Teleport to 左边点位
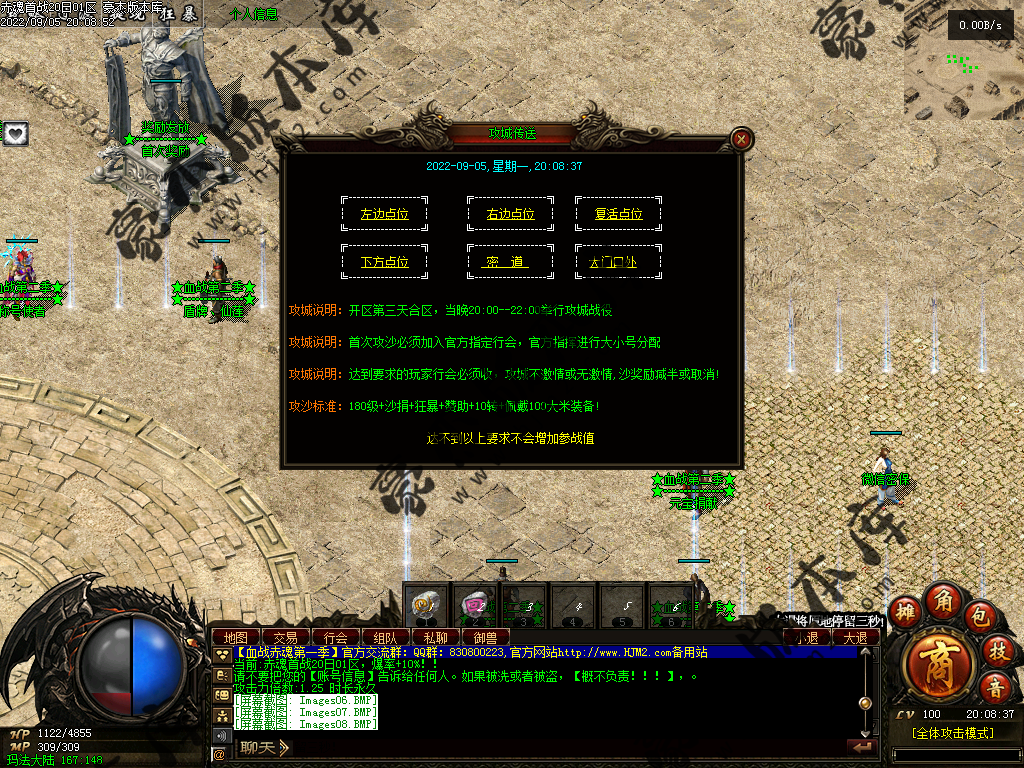This screenshot has height=768, width=1024. [384, 214]
